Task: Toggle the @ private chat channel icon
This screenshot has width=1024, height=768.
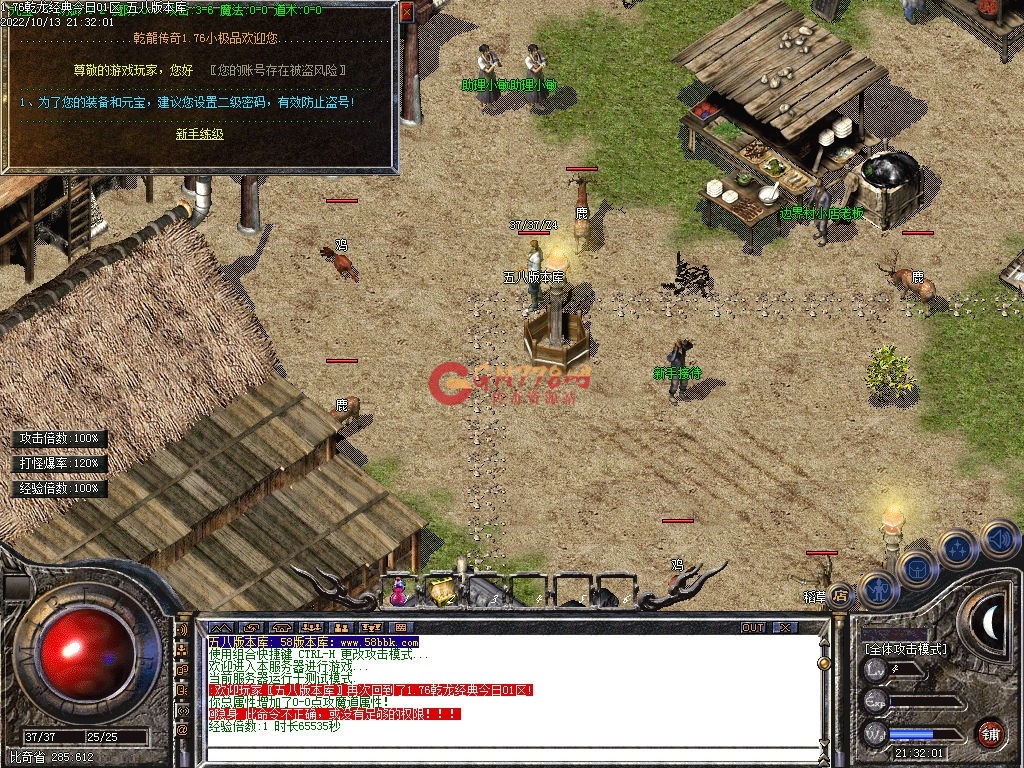Action: point(183,730)
